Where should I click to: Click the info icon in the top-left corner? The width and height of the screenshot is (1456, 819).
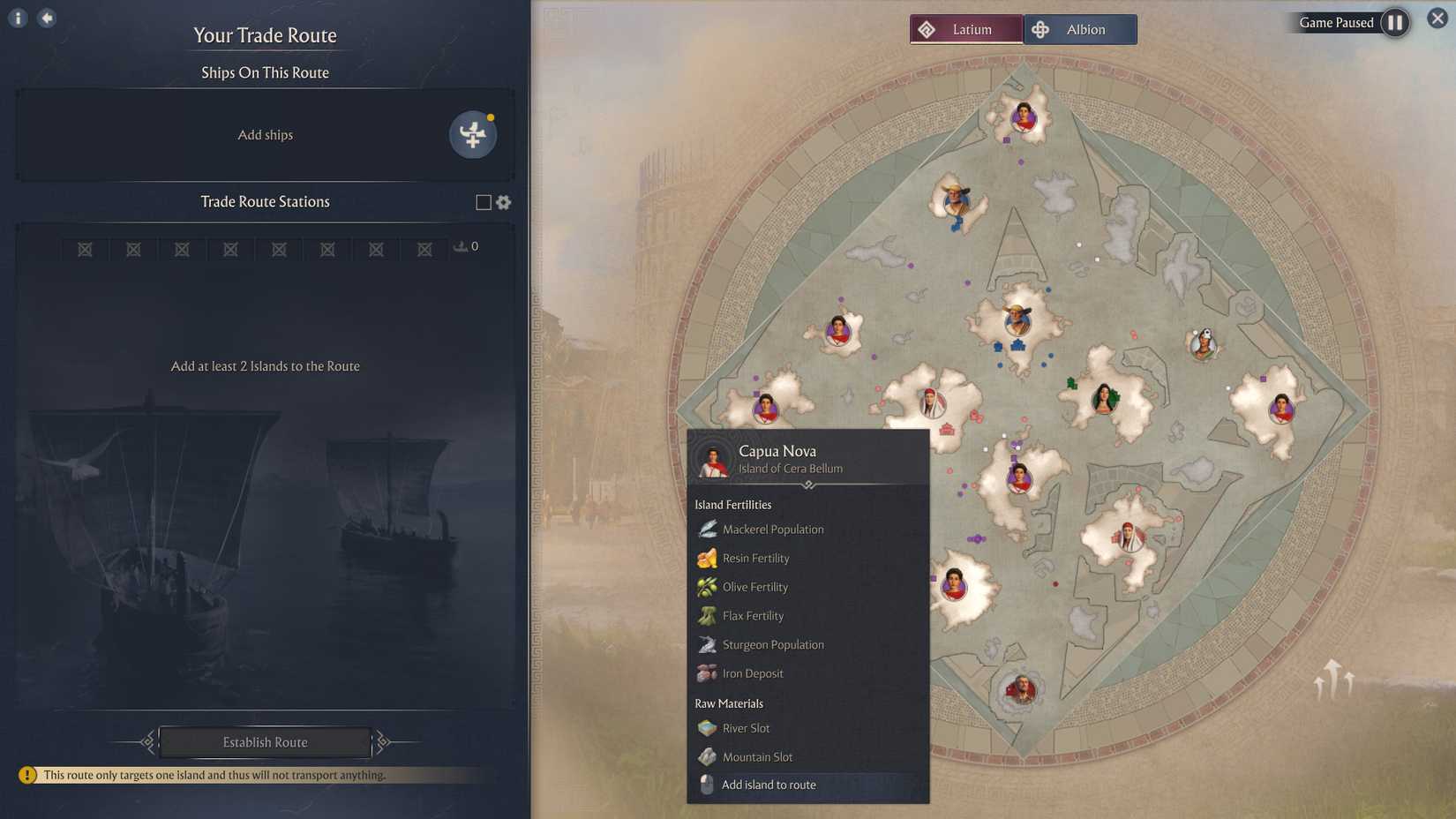coord(17,17)
